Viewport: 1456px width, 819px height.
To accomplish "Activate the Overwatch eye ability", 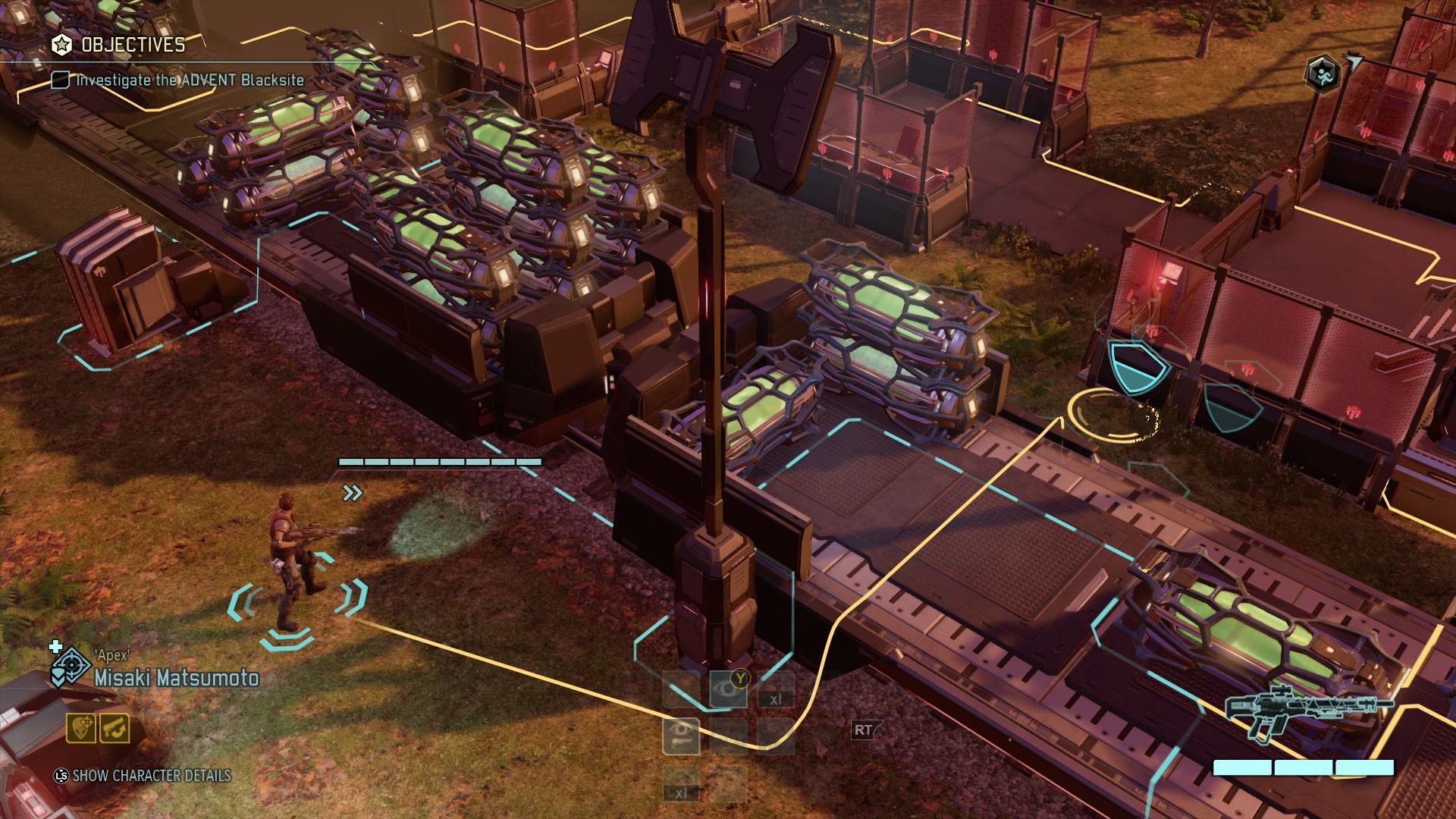I will 727,690.
